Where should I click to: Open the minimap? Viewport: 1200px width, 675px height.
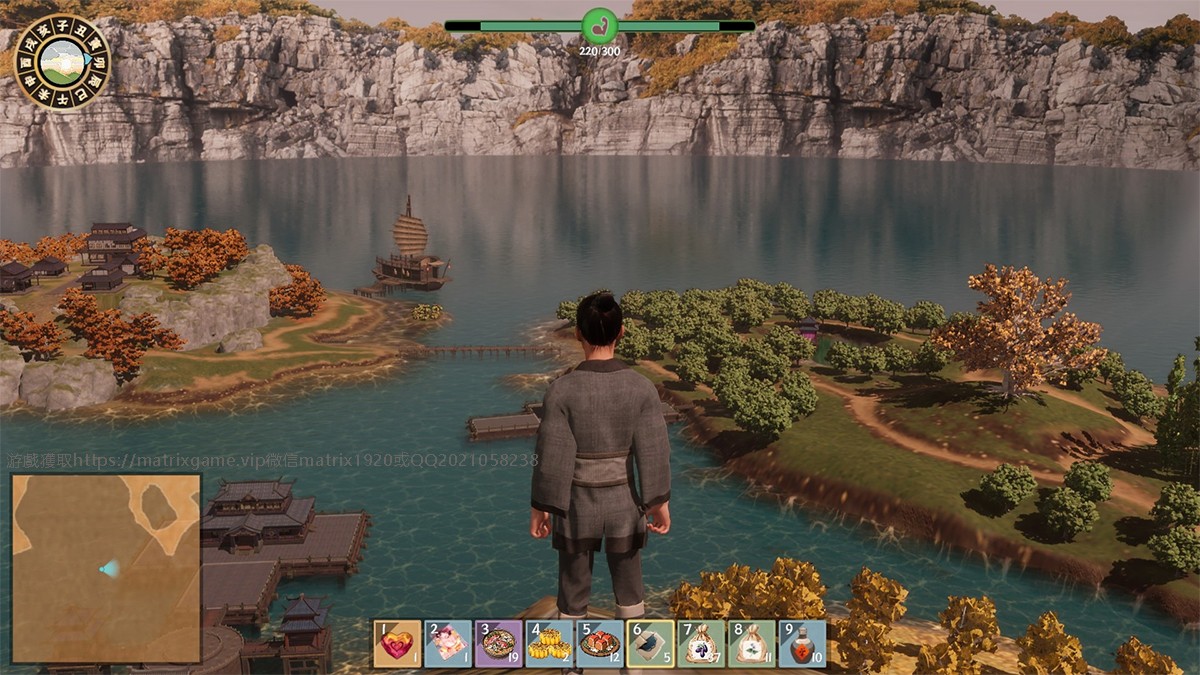point(106,568)
